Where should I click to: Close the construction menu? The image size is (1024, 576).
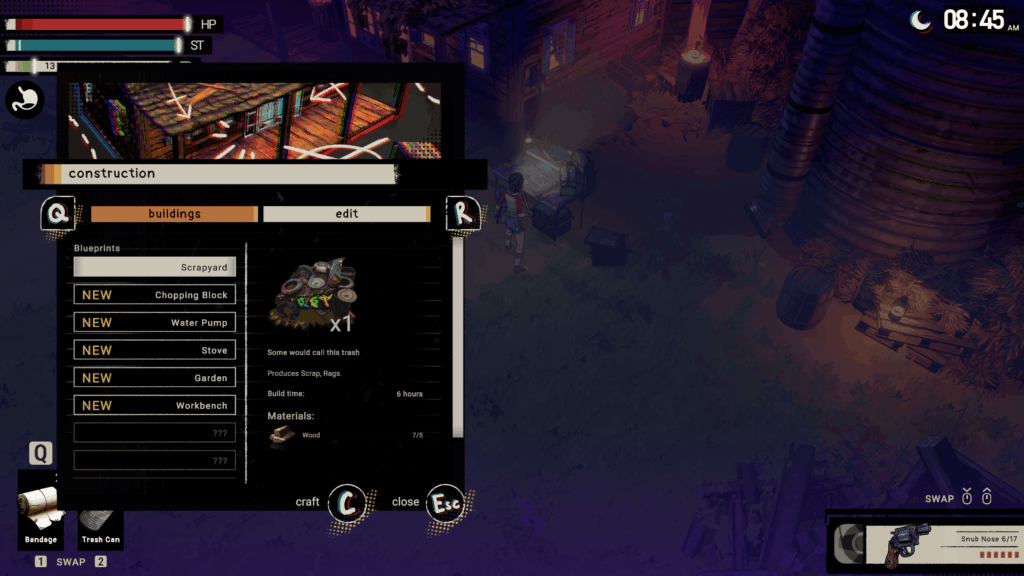tap(444, 502)
